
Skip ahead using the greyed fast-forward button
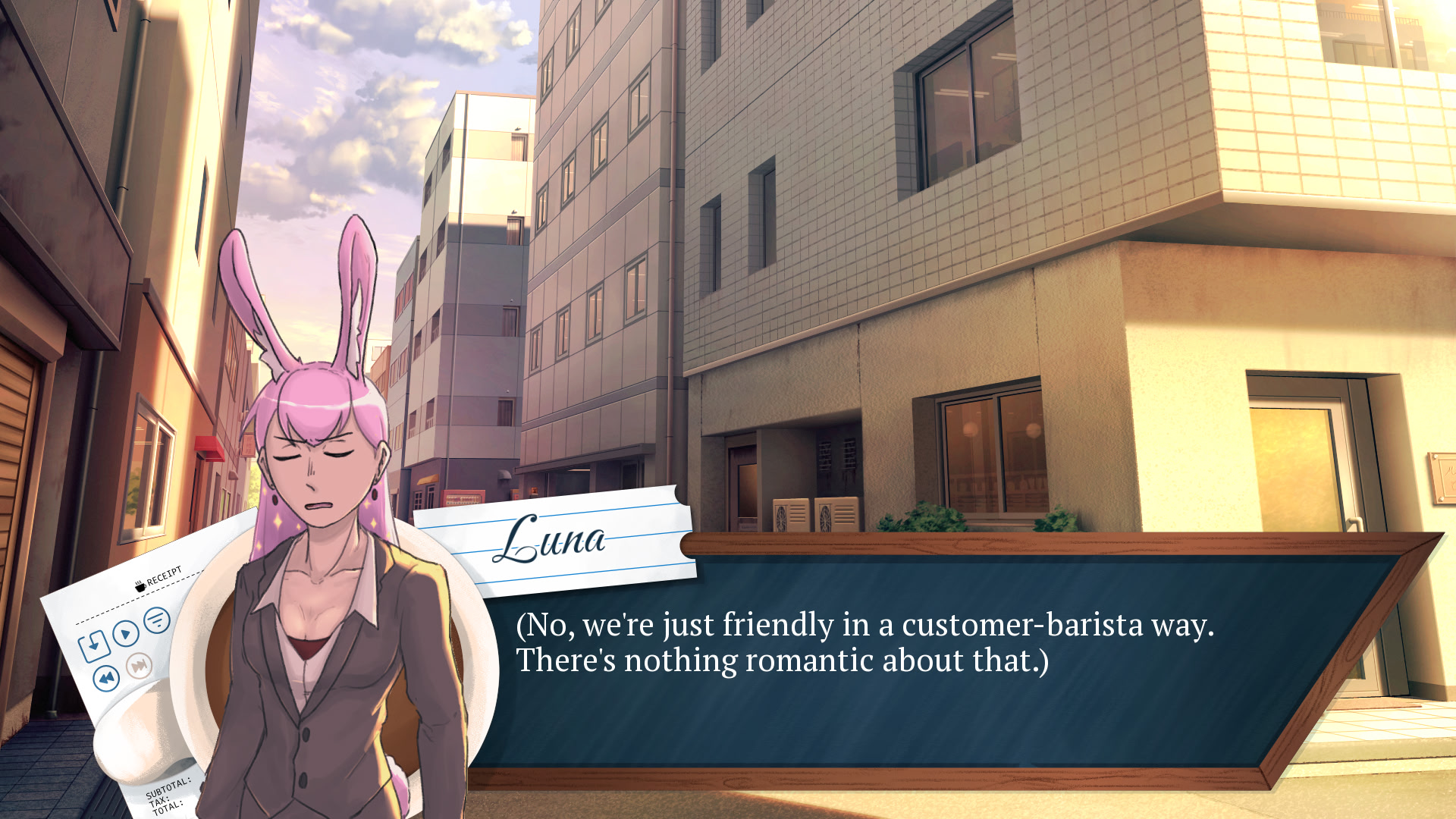point(139,666)
